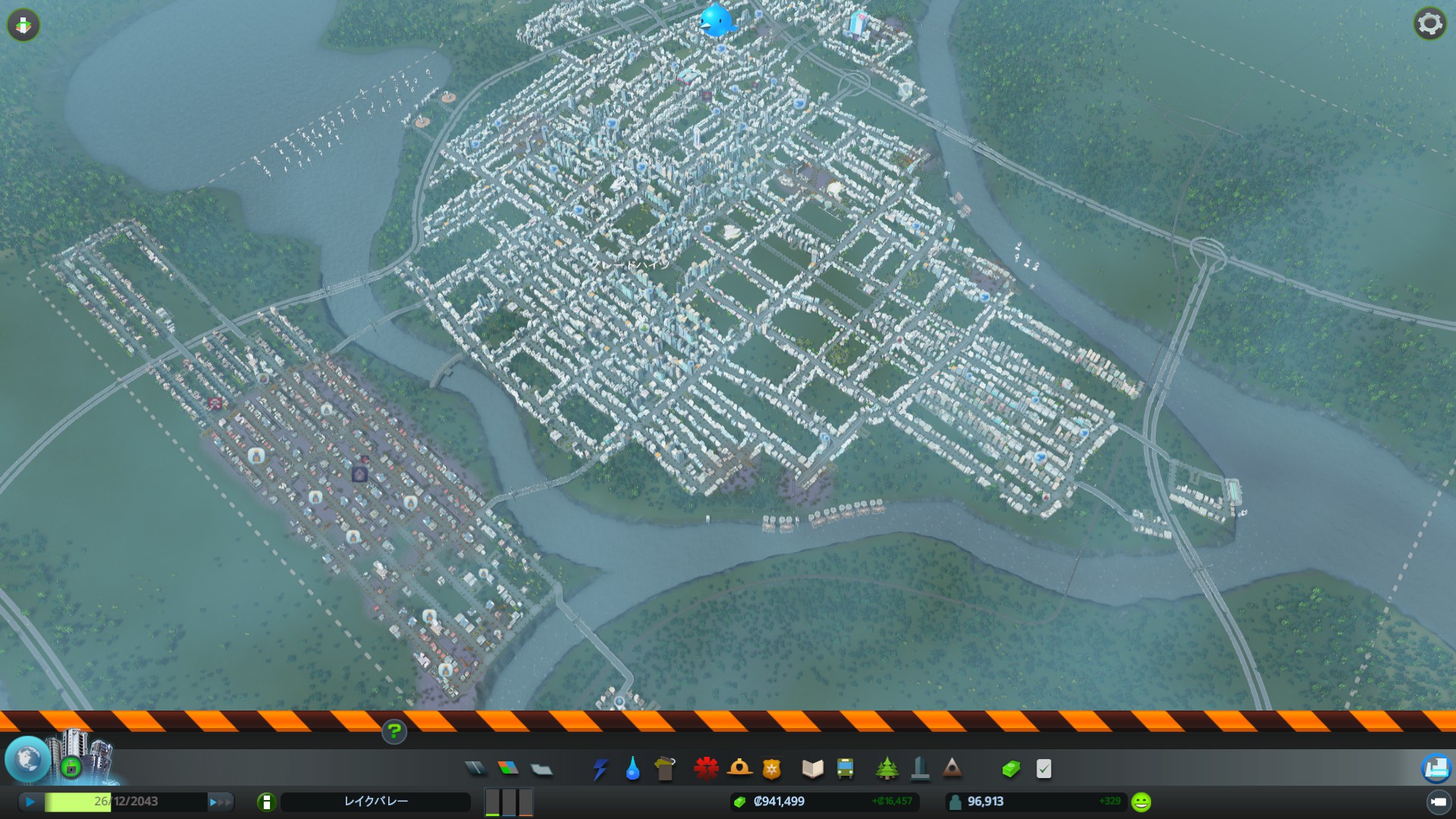Open the districts tool

click(541, 770)
